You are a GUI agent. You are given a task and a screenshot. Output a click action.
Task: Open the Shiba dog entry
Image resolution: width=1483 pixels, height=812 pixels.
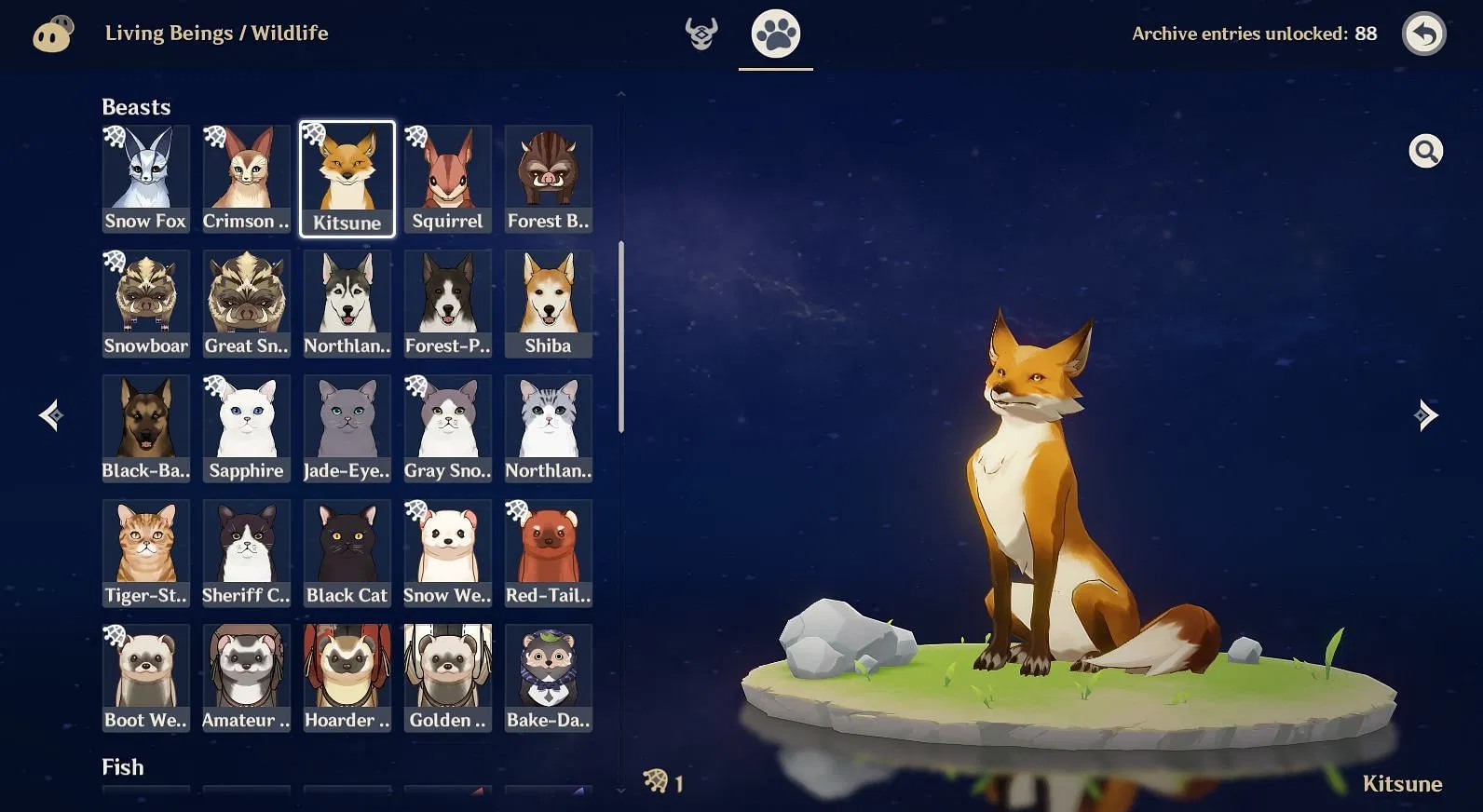click(548, 302)
